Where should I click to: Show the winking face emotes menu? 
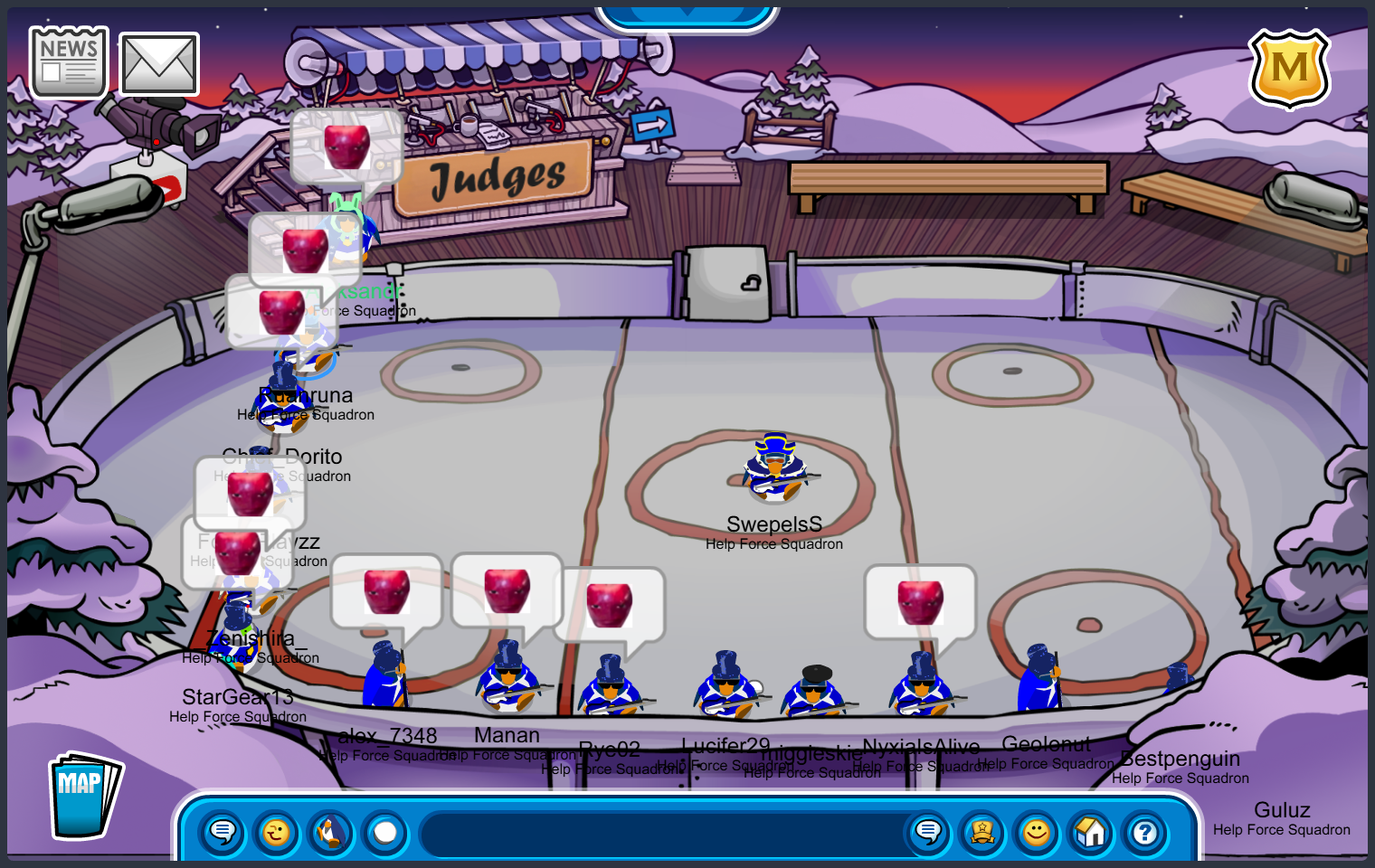click(x=277, y=833)
